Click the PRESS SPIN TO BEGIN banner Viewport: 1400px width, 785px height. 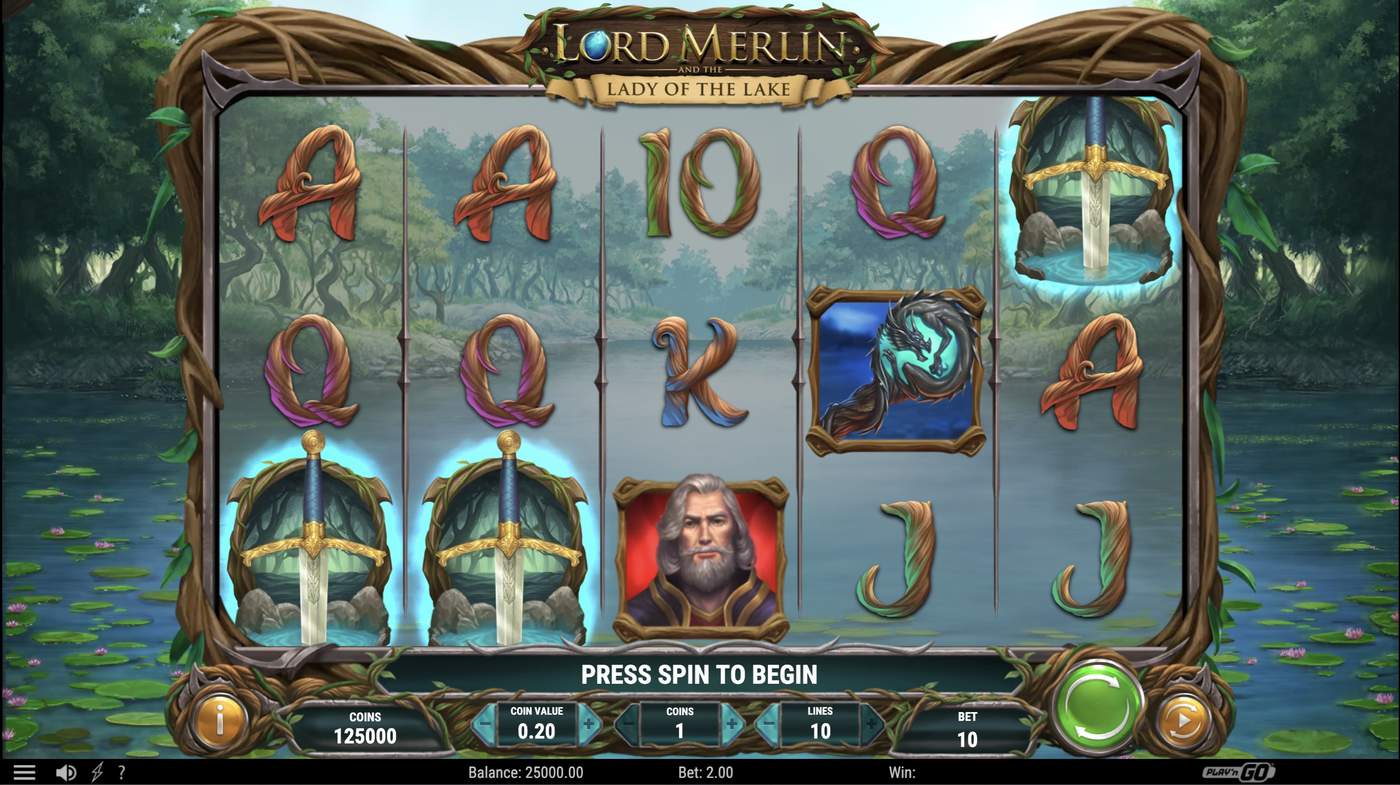pos(698,673)
